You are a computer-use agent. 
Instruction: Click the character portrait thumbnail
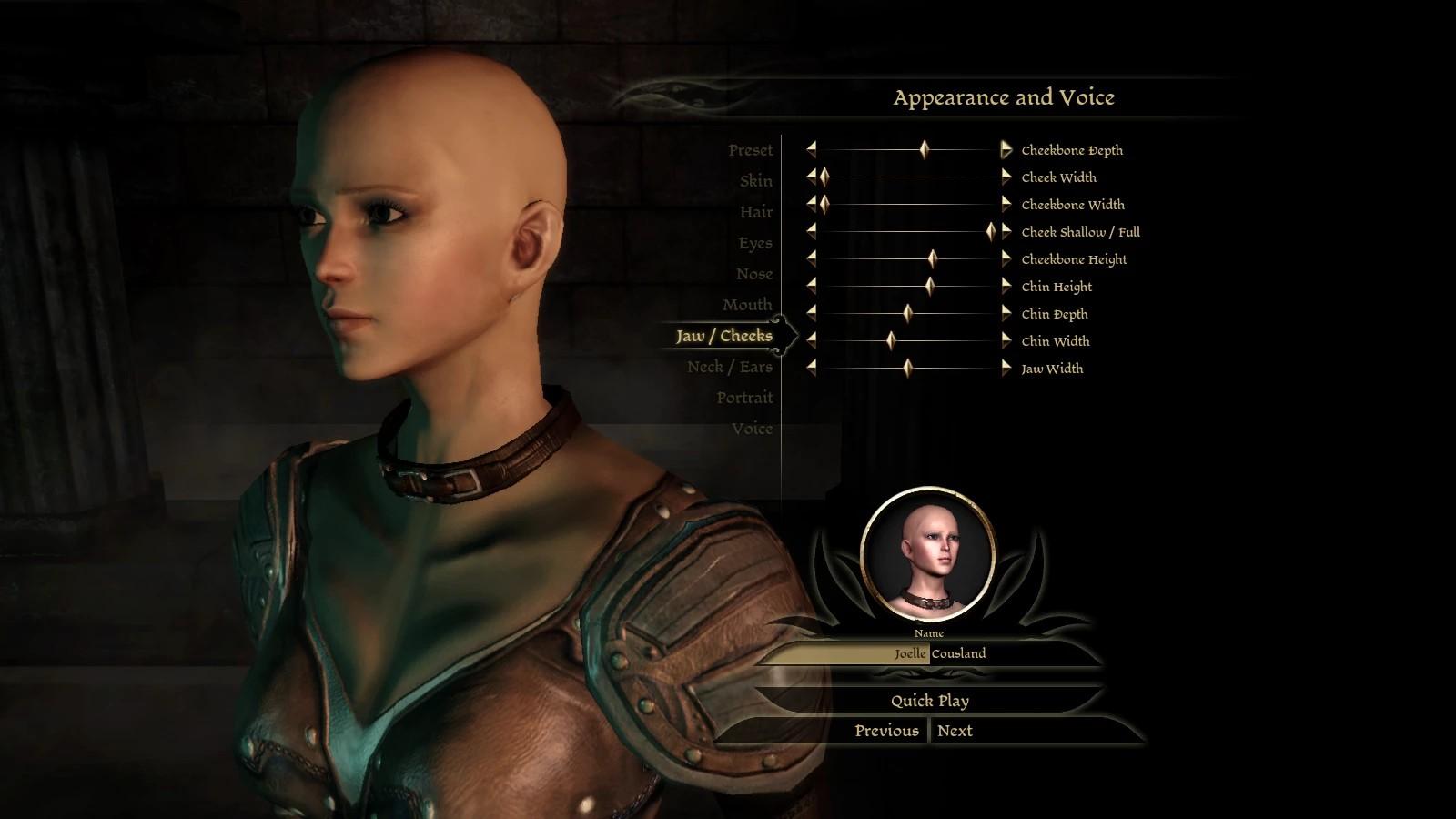[927, 554]
